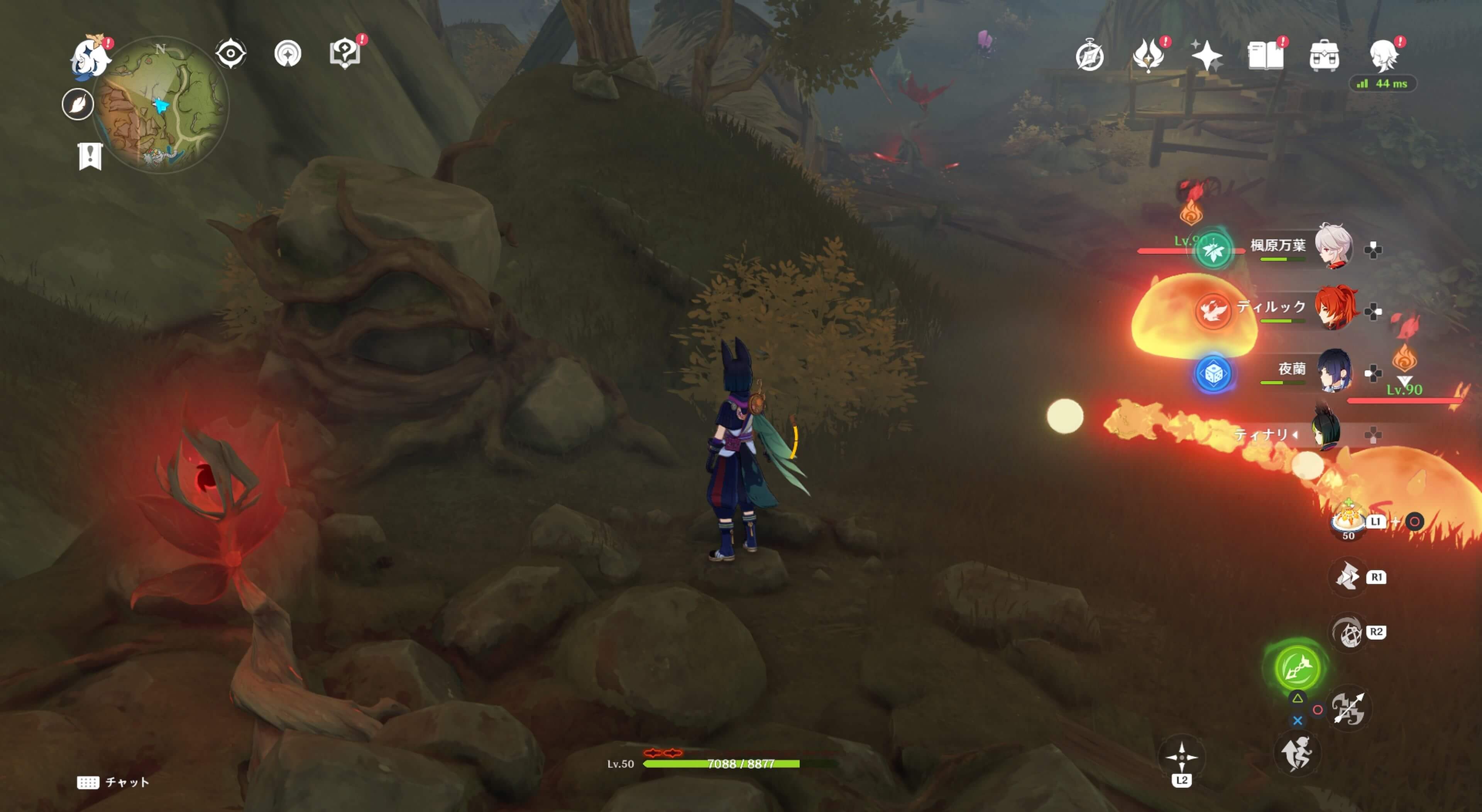Open the Adventurer Handbook book icon
The height and width of the screenshot is (812, 1482).
(1265, 56)
